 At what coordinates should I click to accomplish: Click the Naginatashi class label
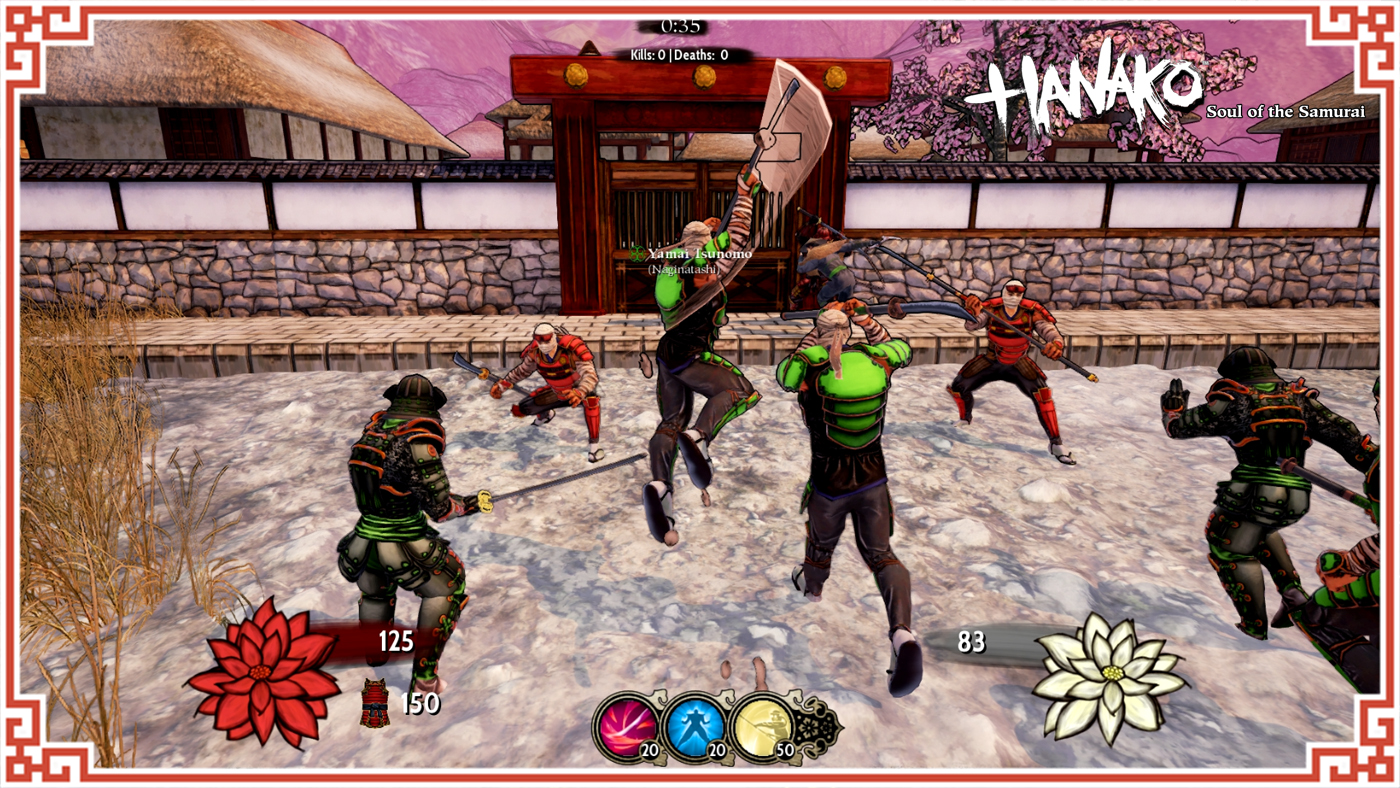point(682,268)
